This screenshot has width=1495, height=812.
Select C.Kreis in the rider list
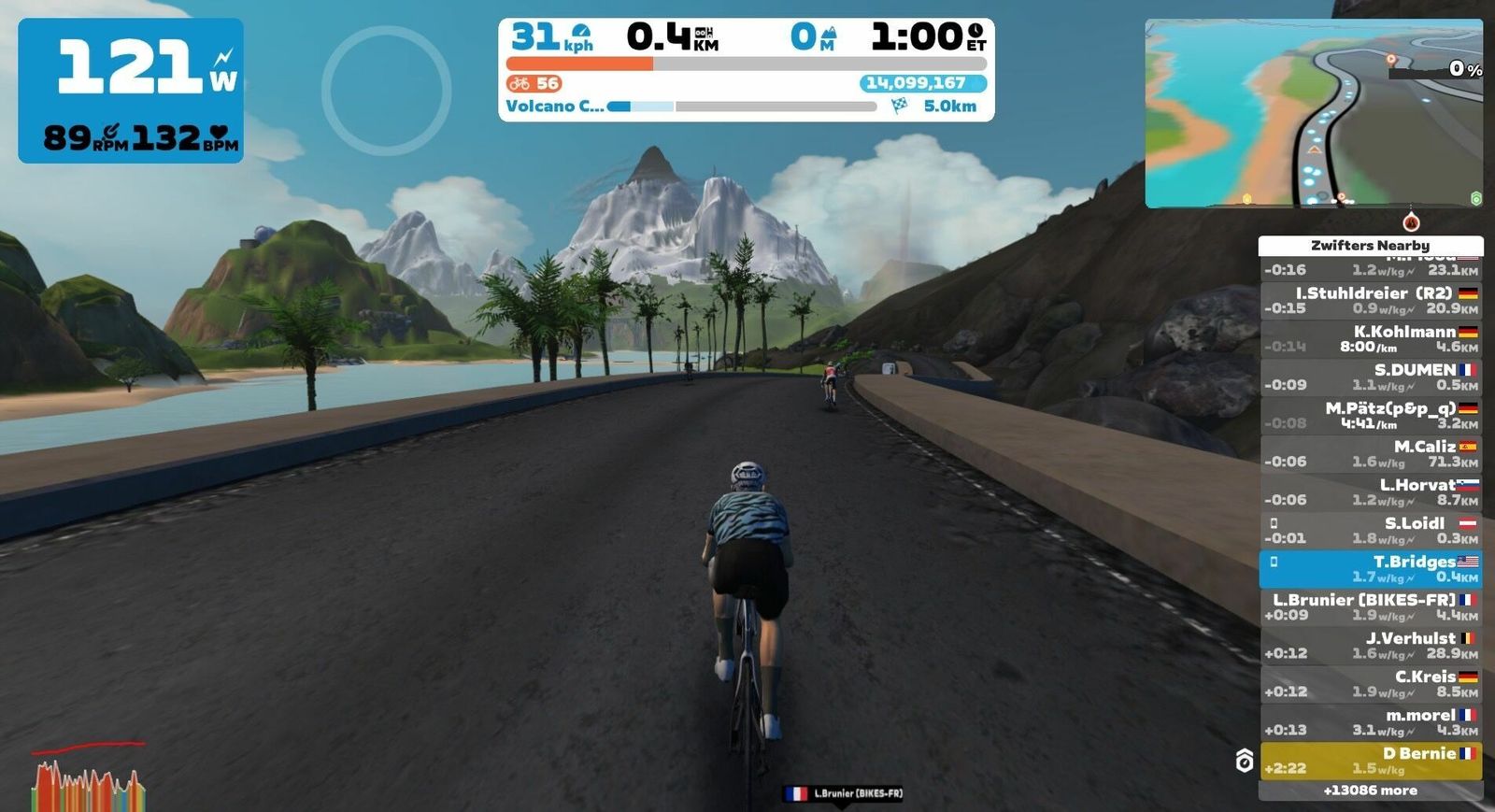pos(1370,684)
